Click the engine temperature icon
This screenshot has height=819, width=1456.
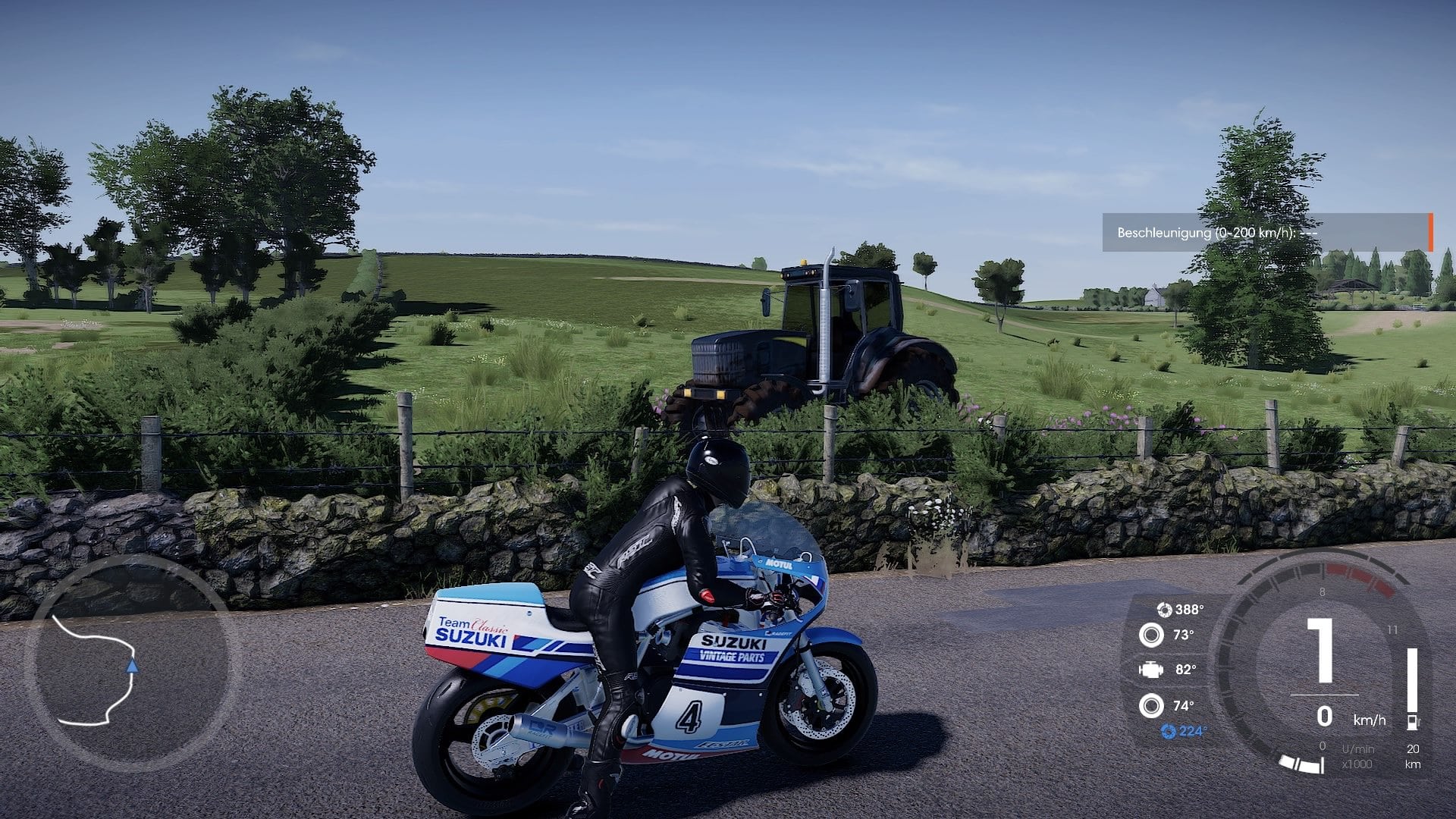pos(1150,670)
